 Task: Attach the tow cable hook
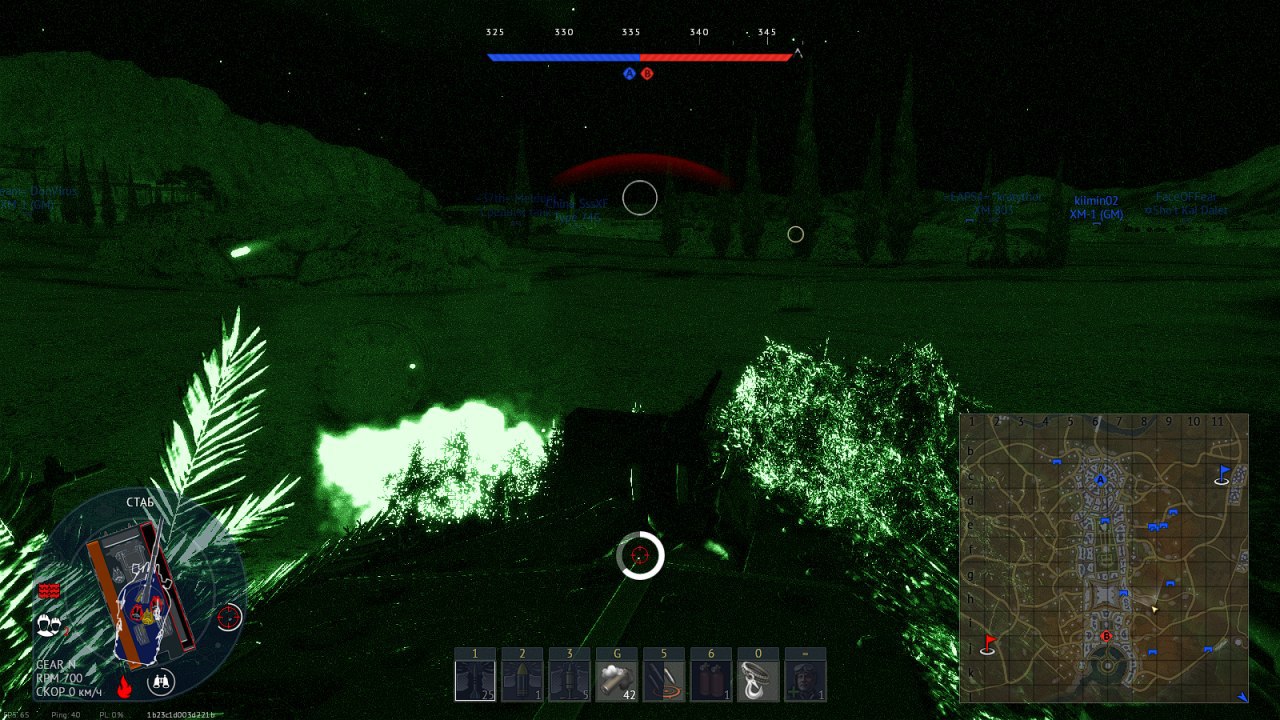pos(758,676)
